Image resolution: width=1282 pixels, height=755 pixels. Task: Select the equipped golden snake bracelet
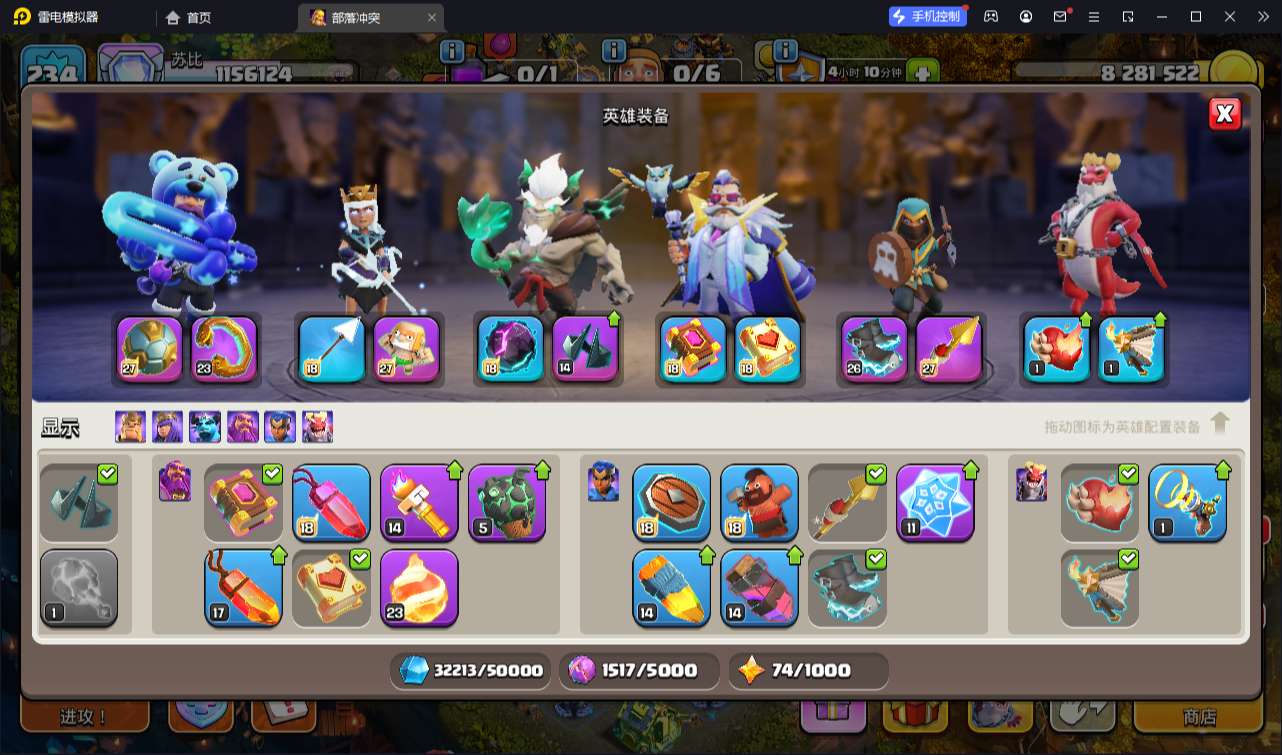point(225,349)
